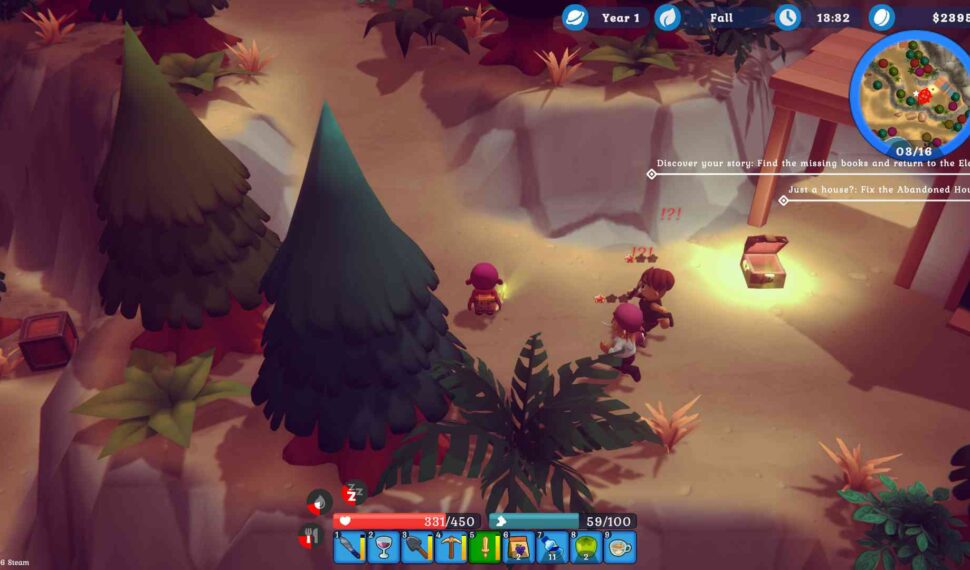Click the sleep Zz status icon
Viewport: 970px width, 570px height.
coord(351,493)
